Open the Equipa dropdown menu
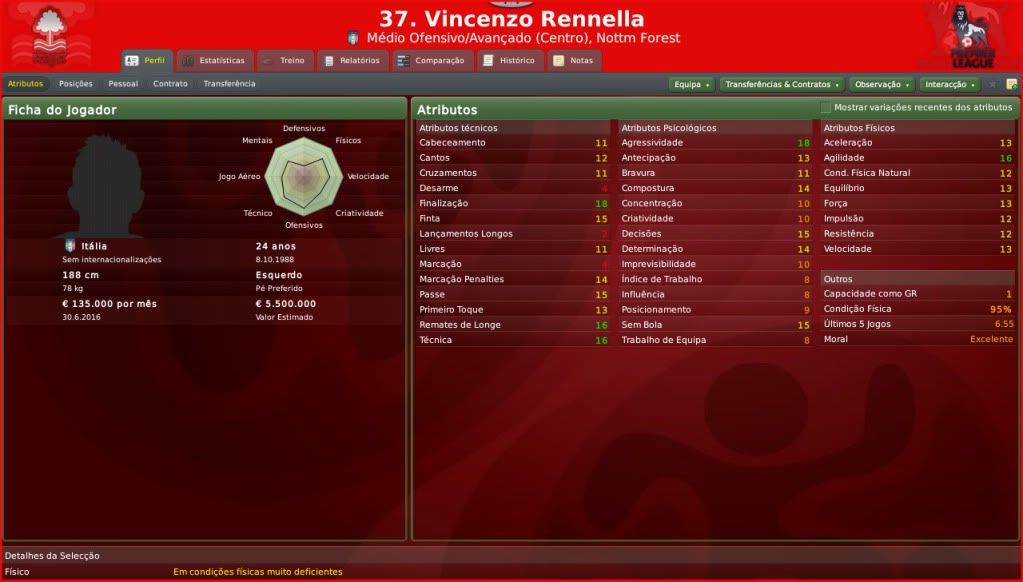Screen dimensions: 1023x582 tap(691, 85)
